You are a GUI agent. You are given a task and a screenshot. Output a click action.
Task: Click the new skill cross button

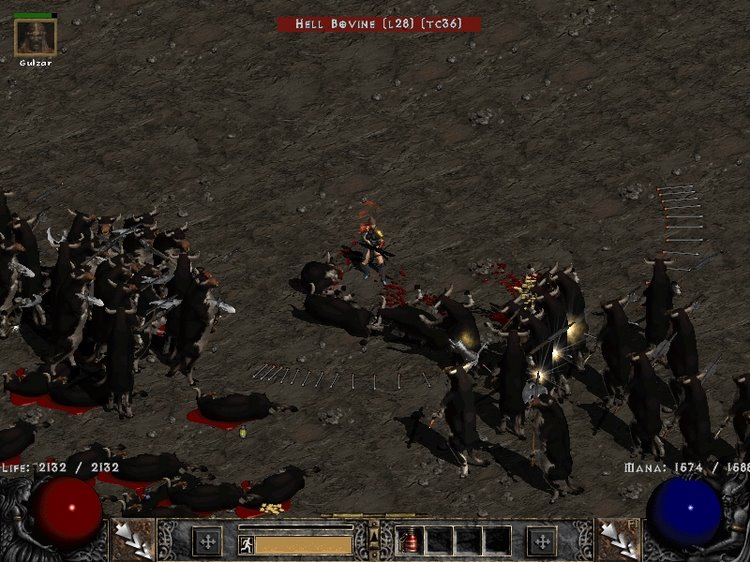pos(542,541)
